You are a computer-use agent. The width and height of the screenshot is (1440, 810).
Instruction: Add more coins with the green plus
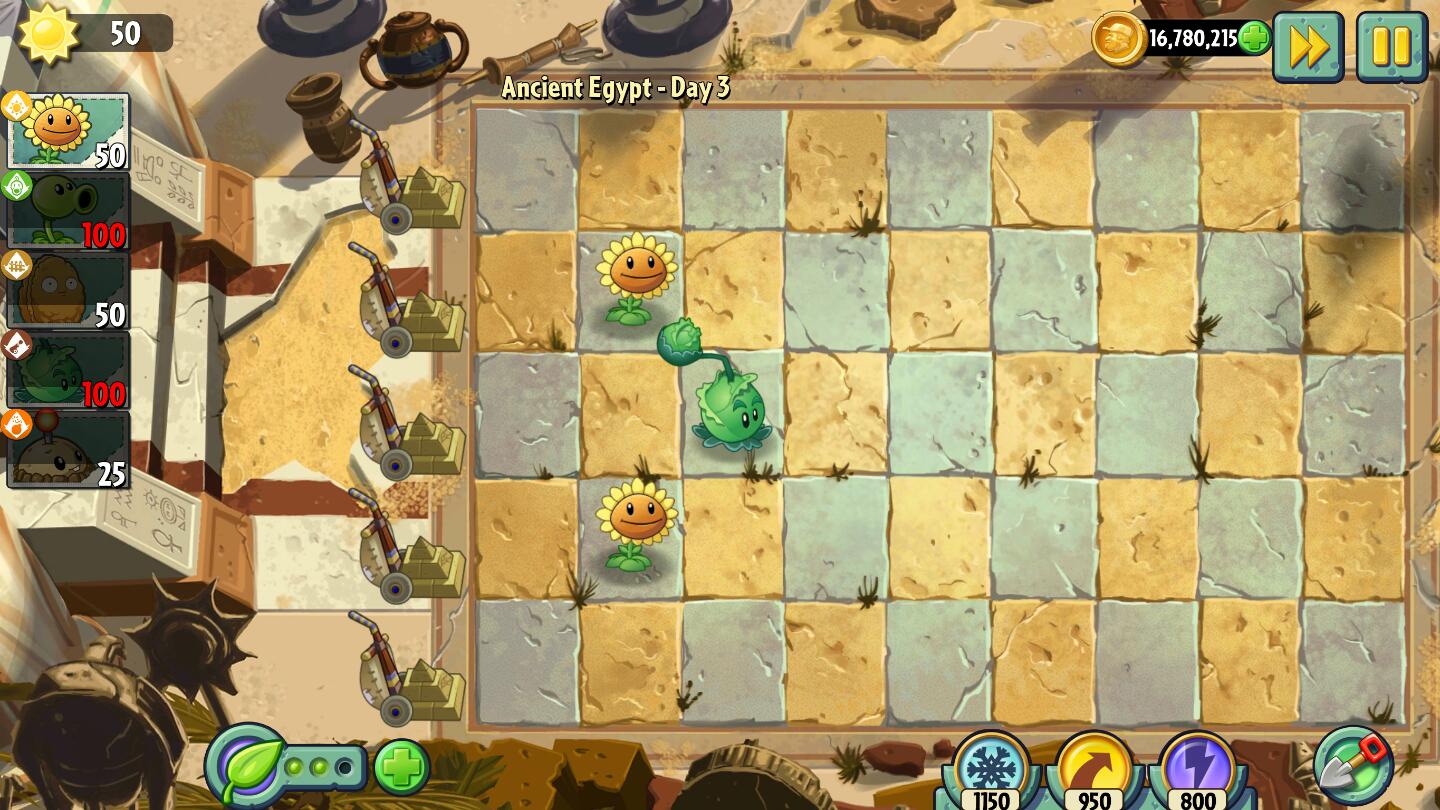pyautogui.click(x=1254, y=39)
